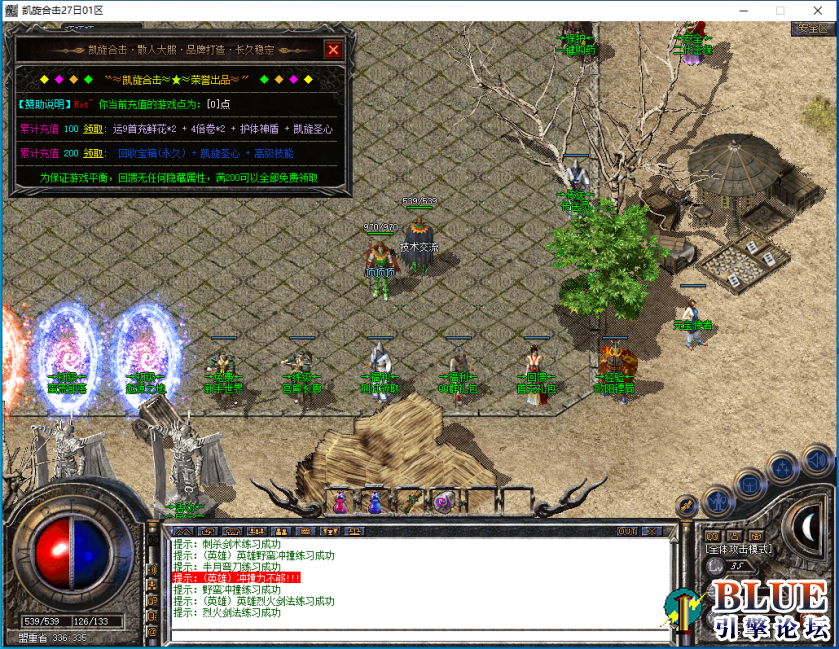The width and height of the screenshot is (839, 649).
Task: Click the small gold trade icon button
Action: (x=687, y=506)
